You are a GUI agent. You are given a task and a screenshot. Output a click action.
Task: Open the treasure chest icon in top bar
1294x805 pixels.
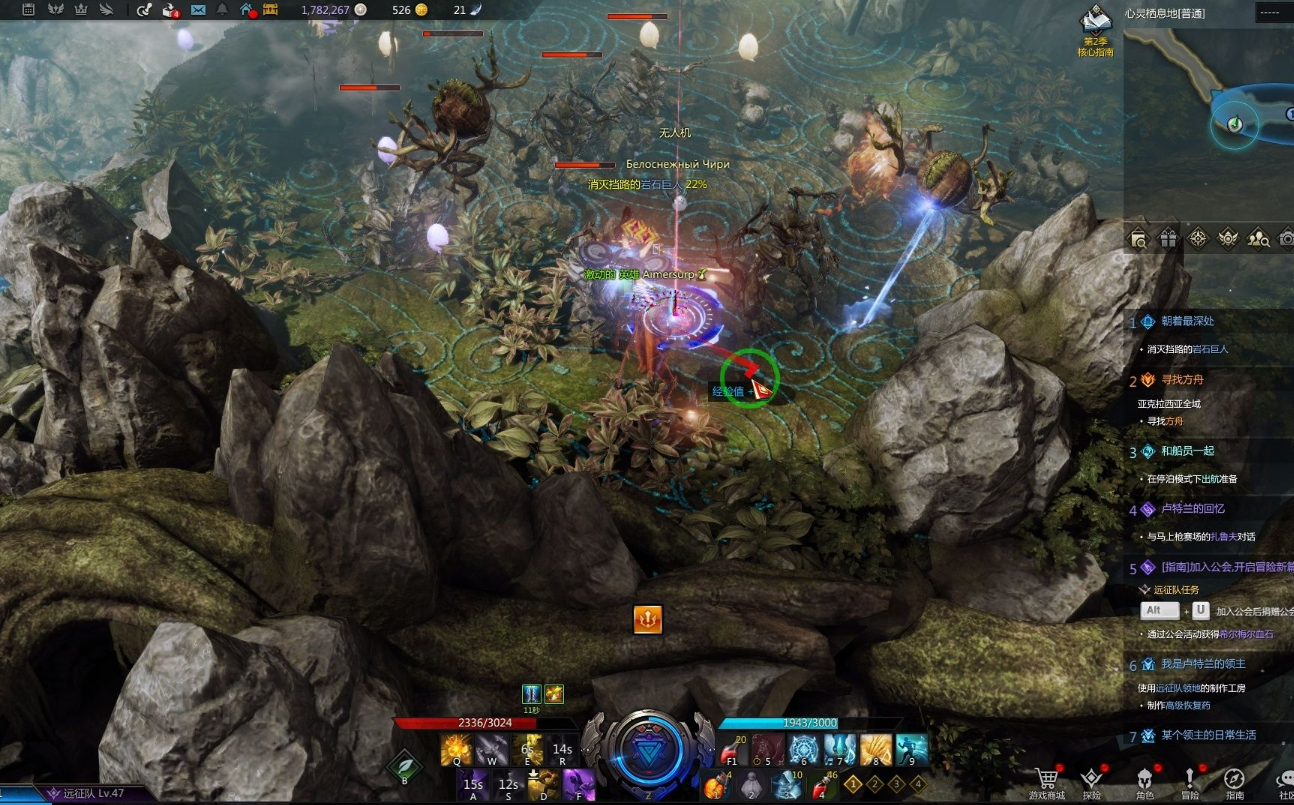click(270, 10)
